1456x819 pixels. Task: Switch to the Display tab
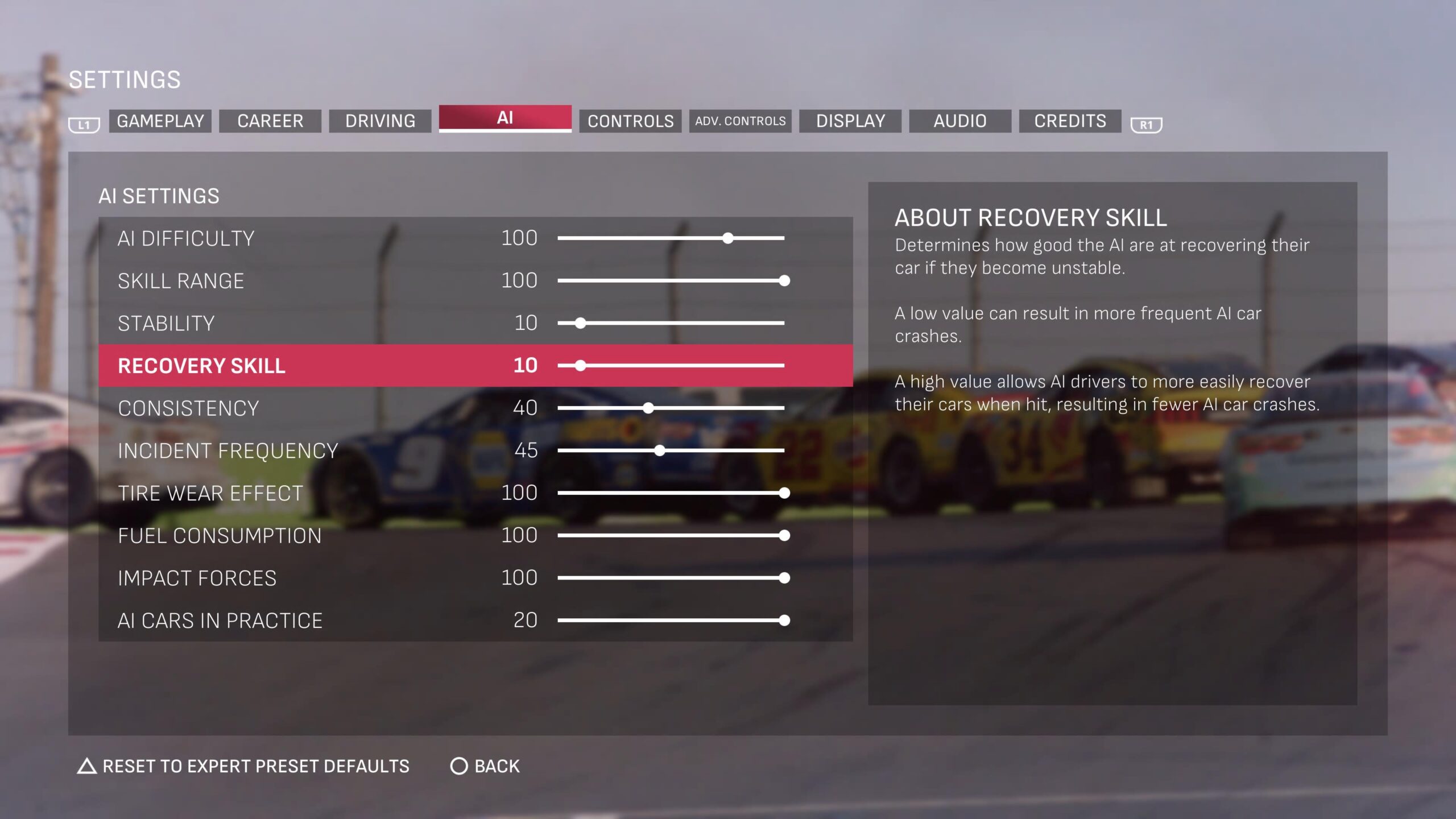tap(850, 121)
